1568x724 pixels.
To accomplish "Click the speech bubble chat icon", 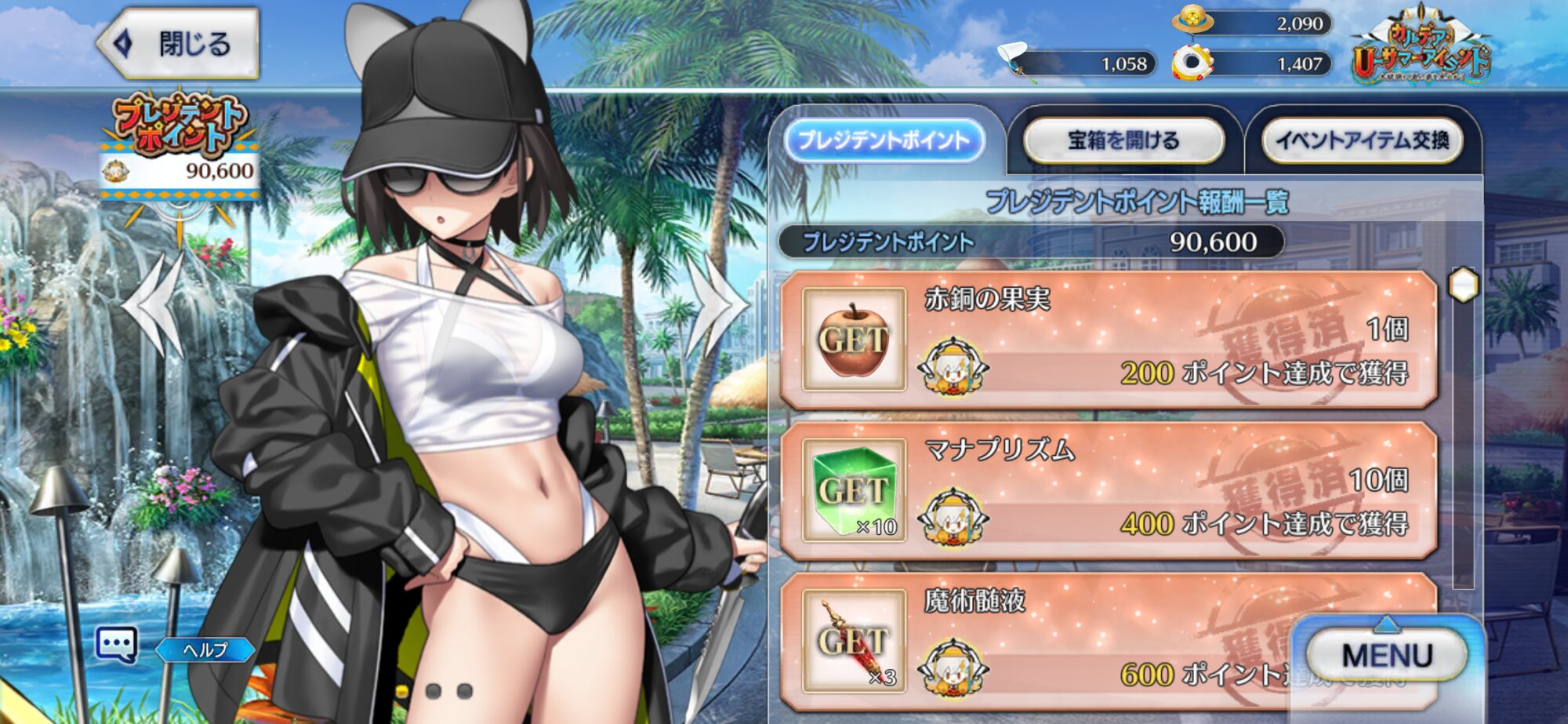I will click(117, 645).
